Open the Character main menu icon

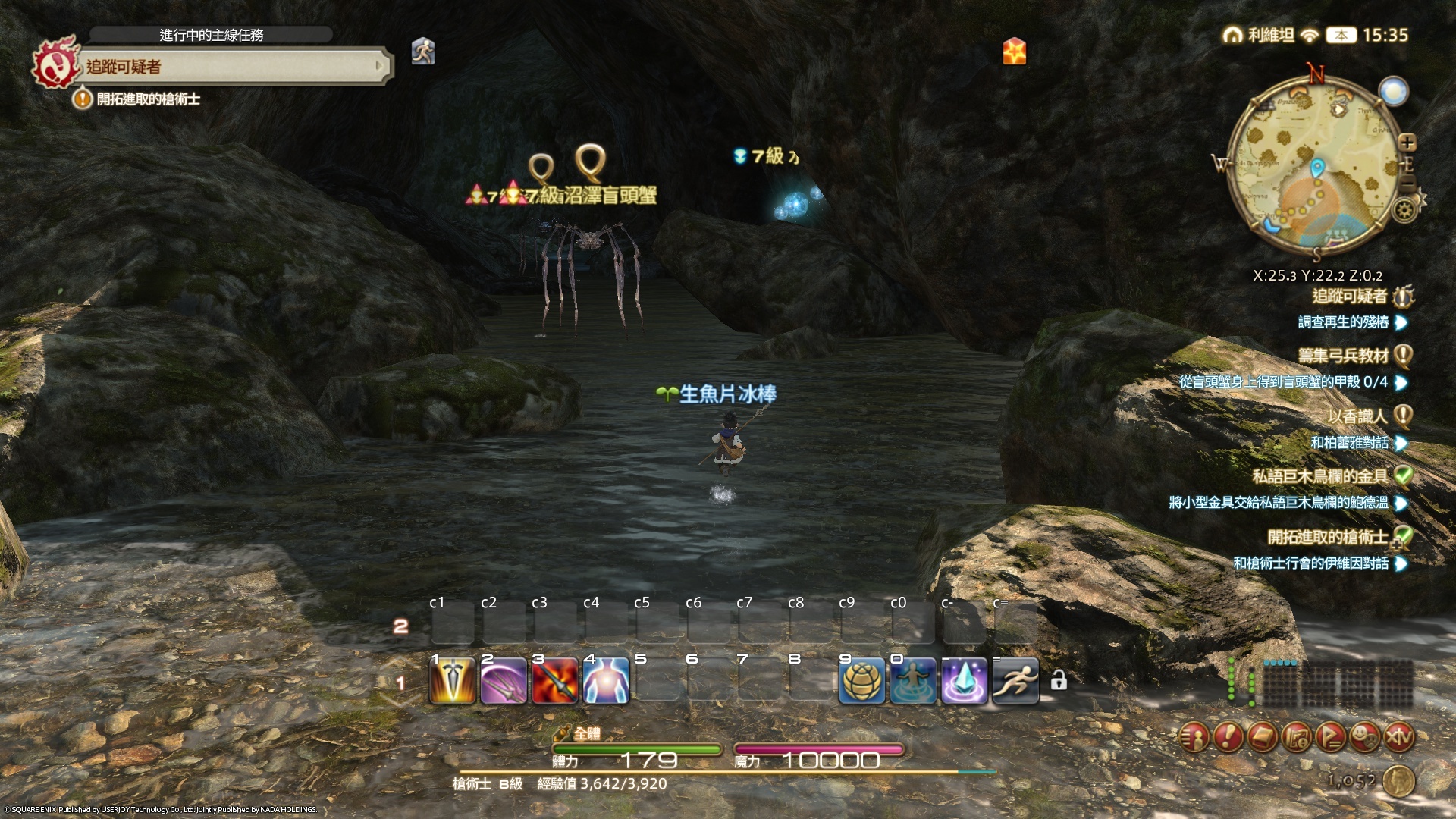pos(1194,736)
